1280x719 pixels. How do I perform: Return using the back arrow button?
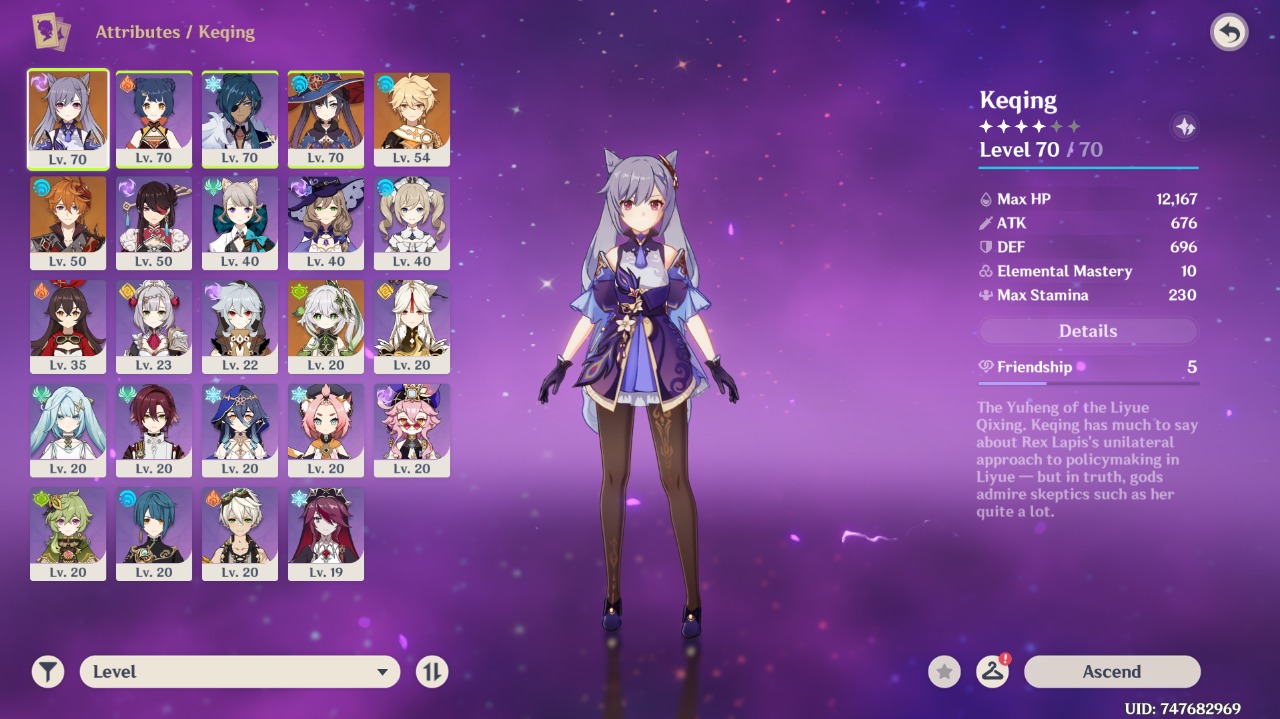point(1229,33)
